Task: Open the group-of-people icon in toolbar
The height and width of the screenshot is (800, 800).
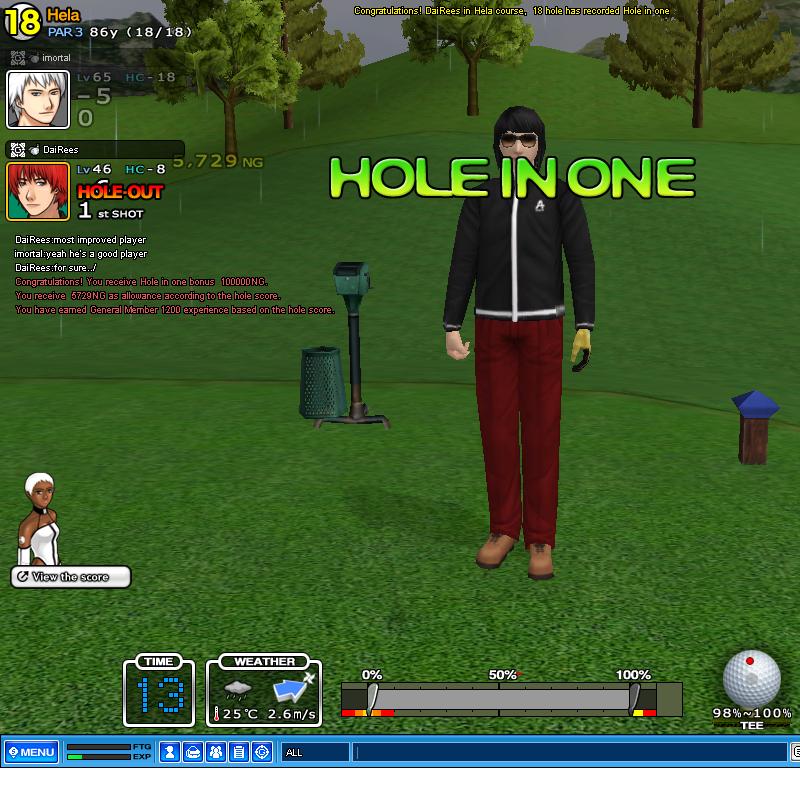Action: tap(216, 752)
